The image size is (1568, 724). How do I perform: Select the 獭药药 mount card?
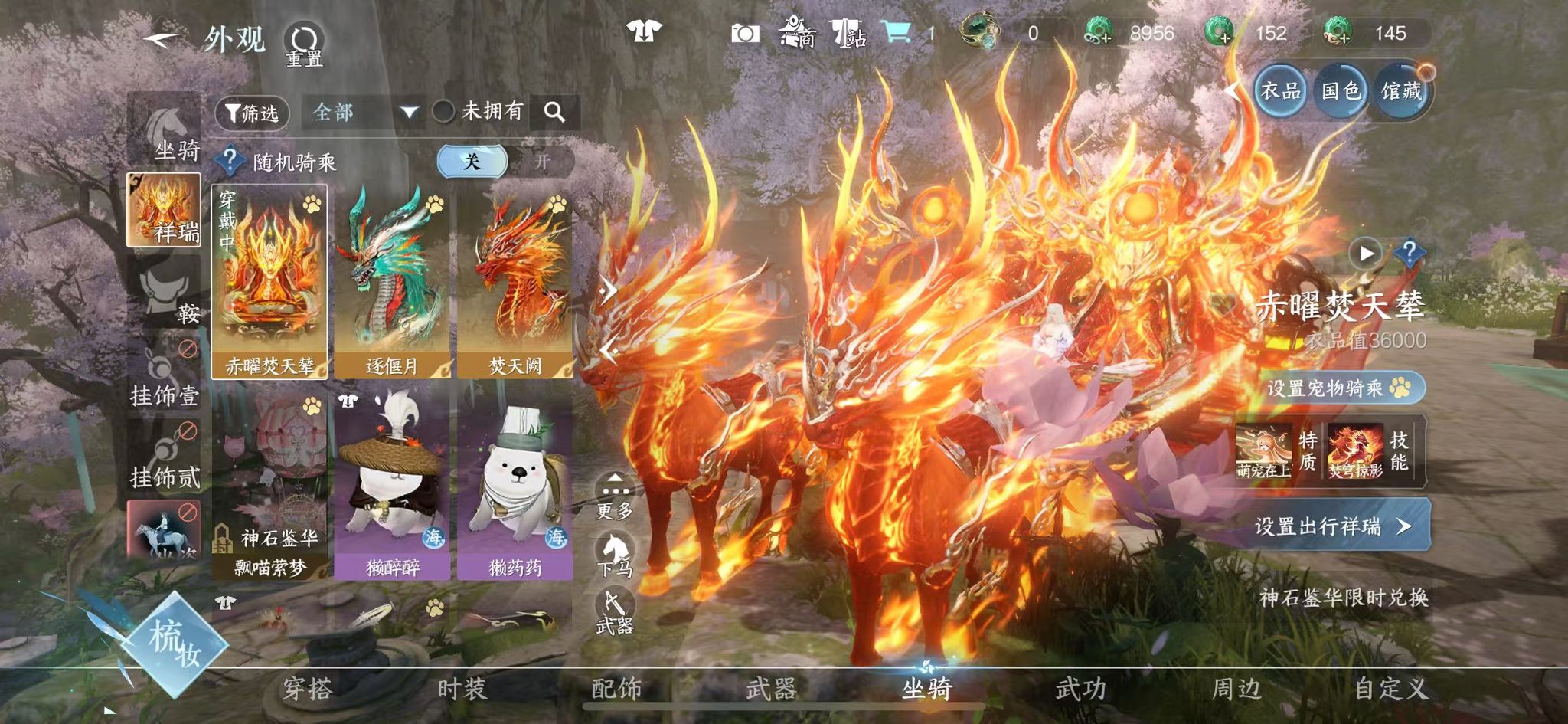514,483
